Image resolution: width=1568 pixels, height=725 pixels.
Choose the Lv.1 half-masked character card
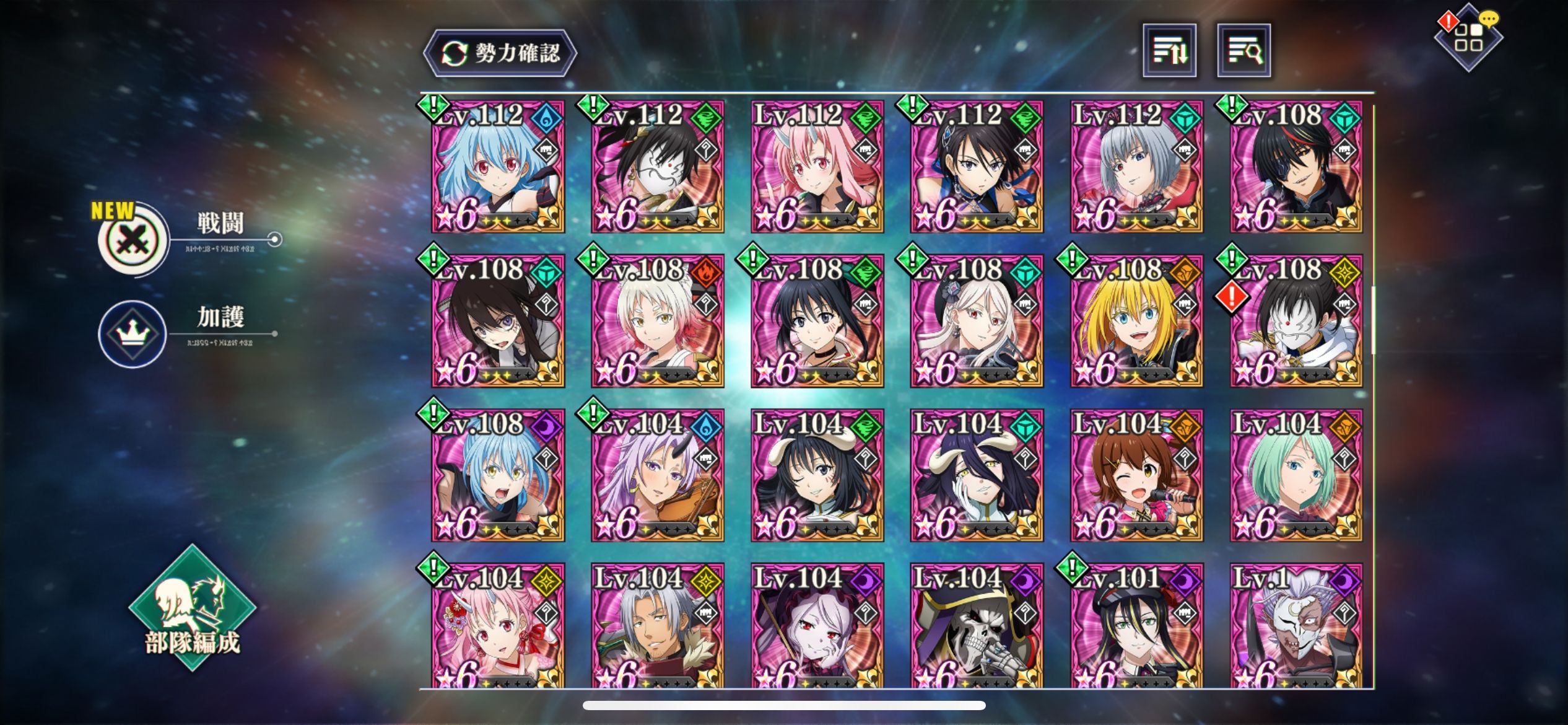click(1296, 626)
